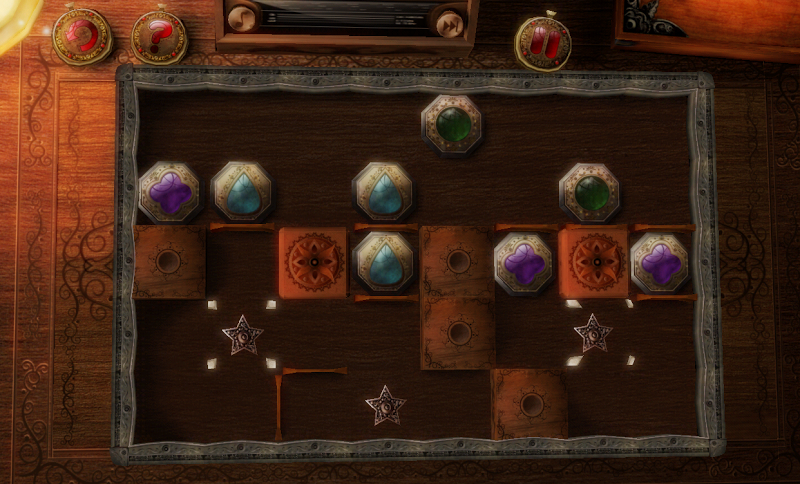Viewport: 800px width, 484px height.
Task: Toggle the music note button on the radio
Action: [x=243, y=19]
